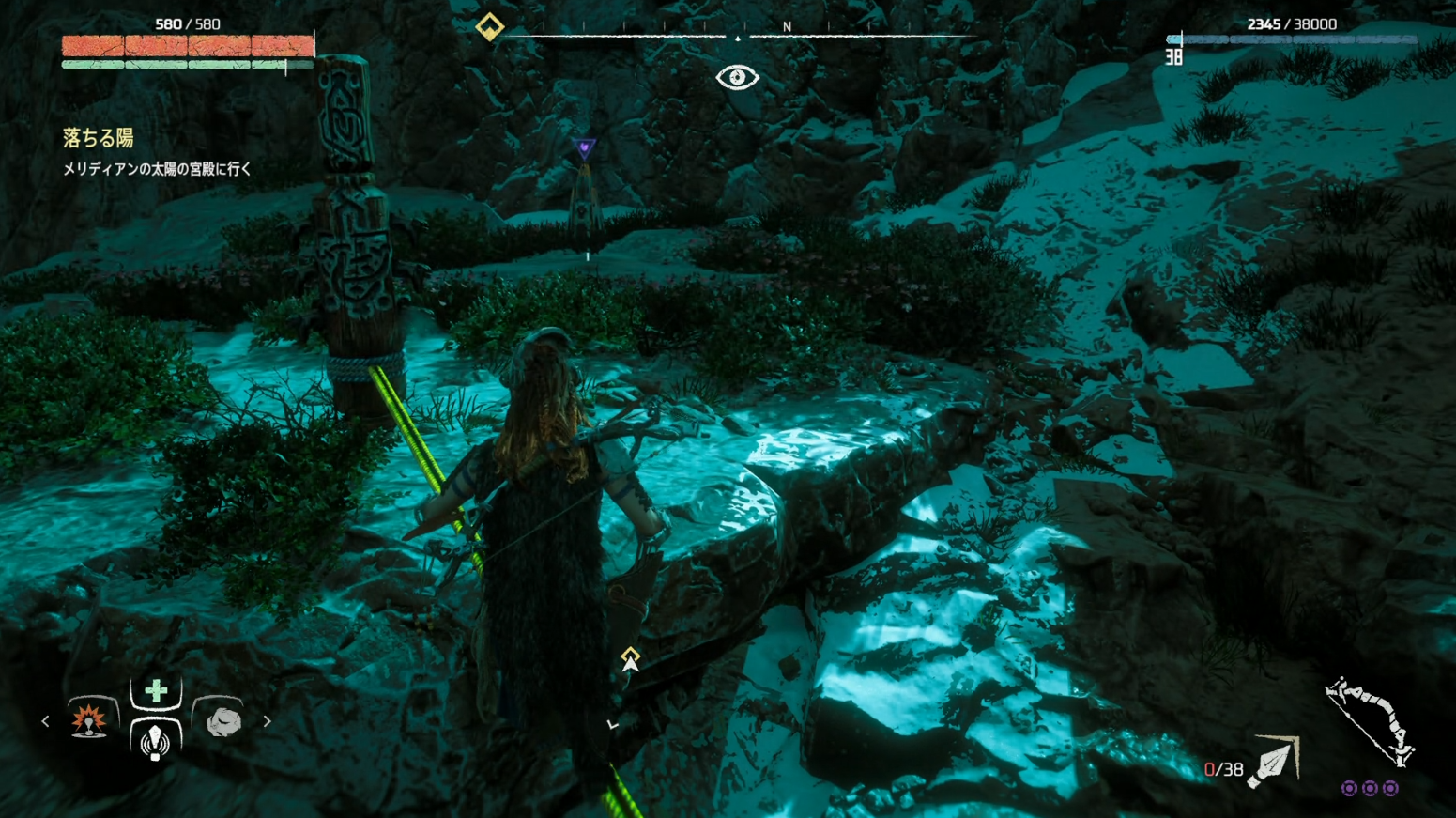Select the blast trap tool slot
This screenshot has height=818, width=1456.
[89, 720]
